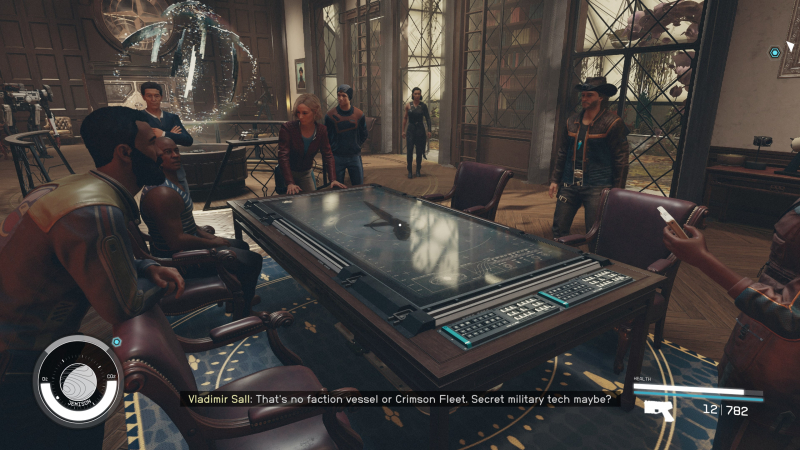Select the equipped pistol weapon icon
Screen dimensions: 800x450
pyautogui.click(x=657, y=409)
